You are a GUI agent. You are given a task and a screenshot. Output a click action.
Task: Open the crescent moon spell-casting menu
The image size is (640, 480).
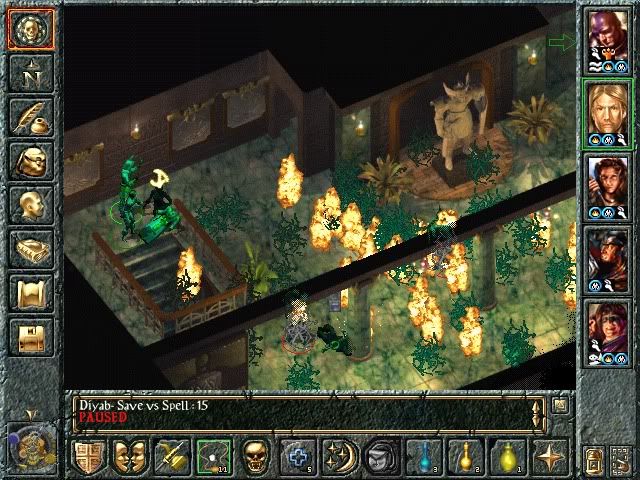[338, 456]
